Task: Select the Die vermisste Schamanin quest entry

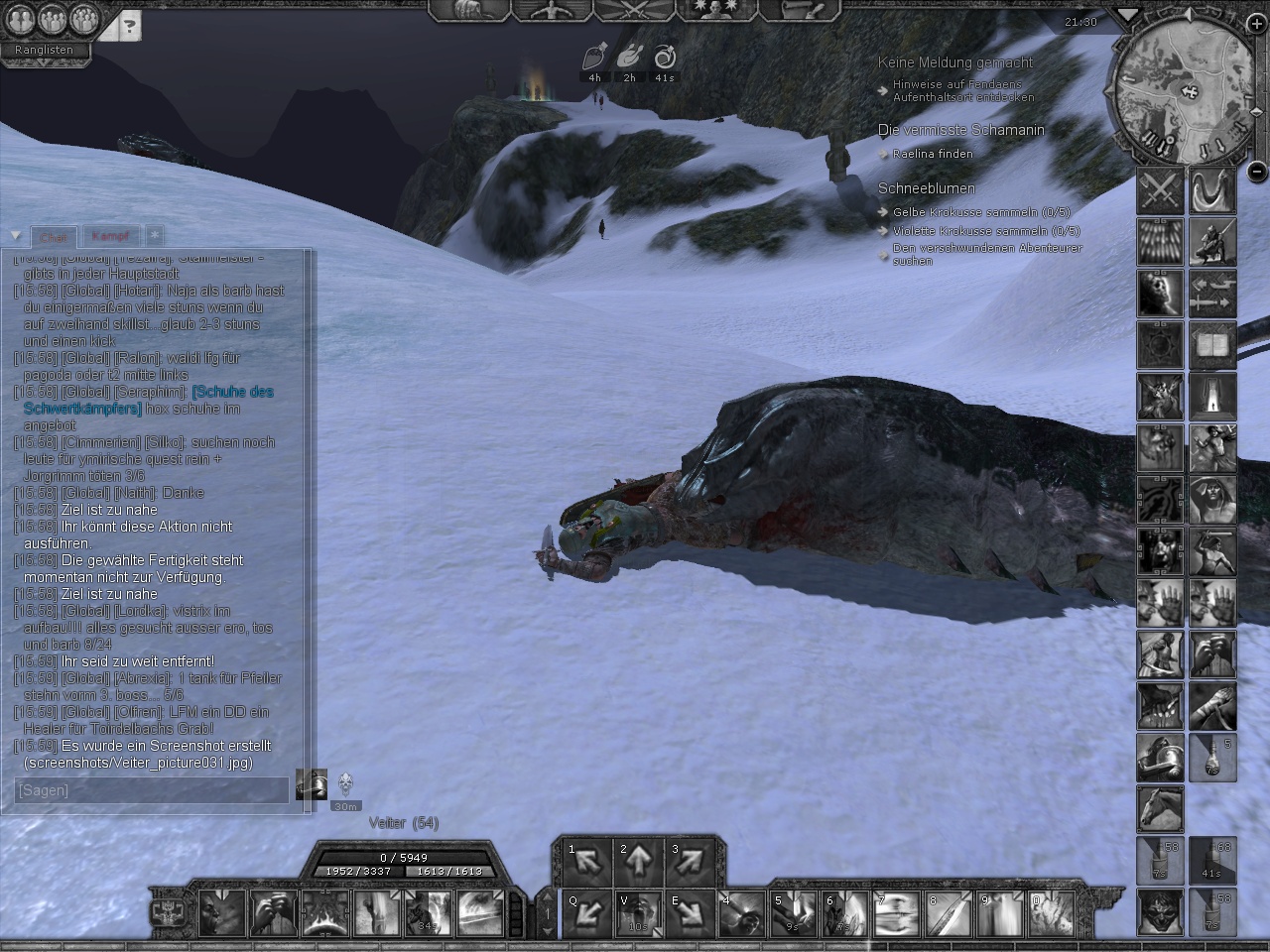Action: 960,130
